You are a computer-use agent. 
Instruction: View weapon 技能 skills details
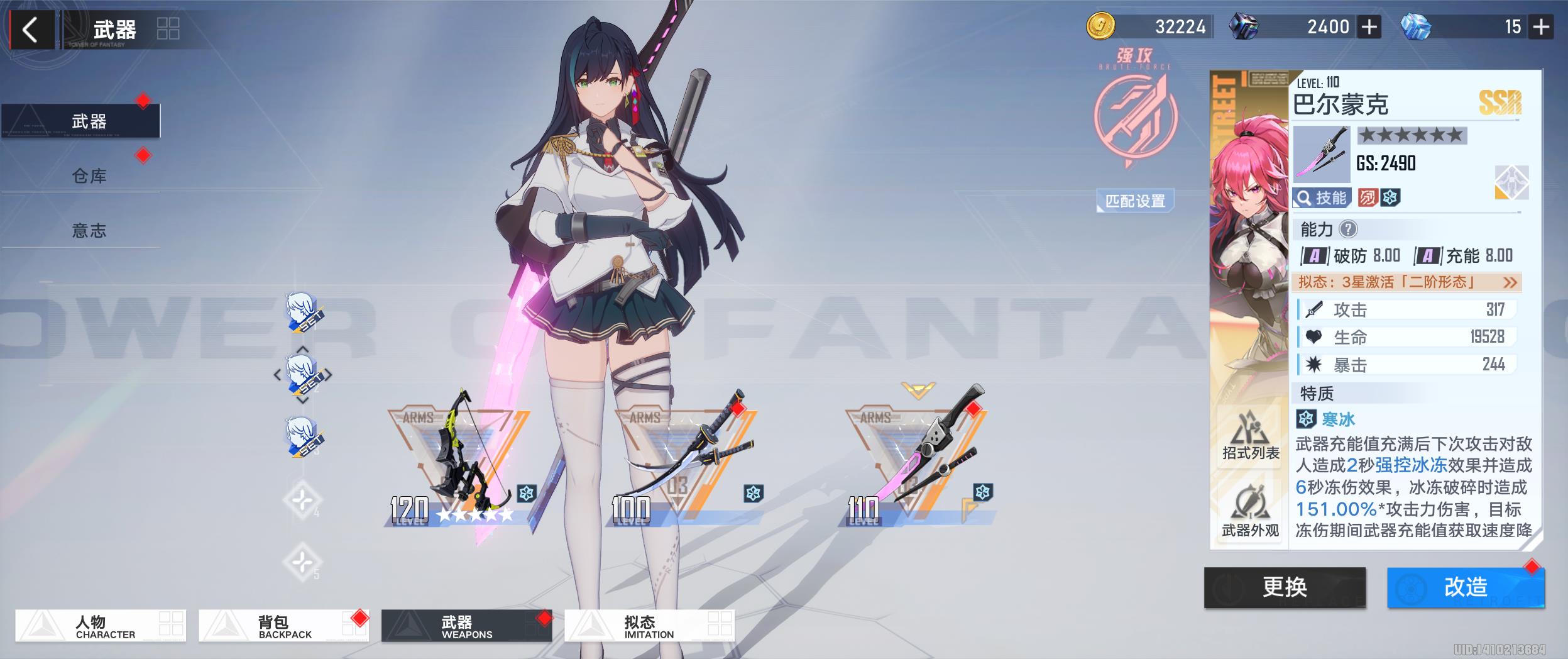(1321, 198)
